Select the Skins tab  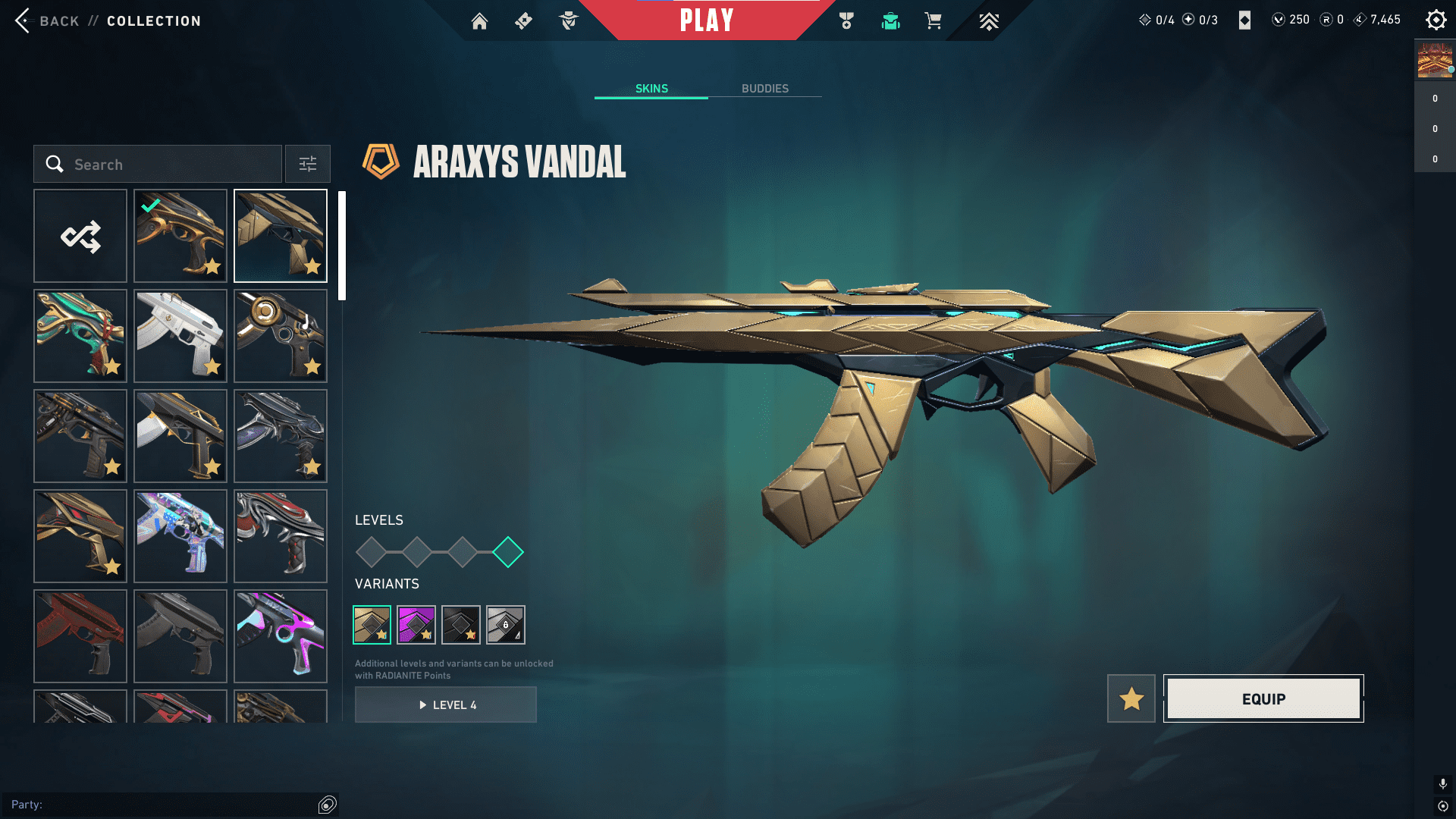(651, 89)
